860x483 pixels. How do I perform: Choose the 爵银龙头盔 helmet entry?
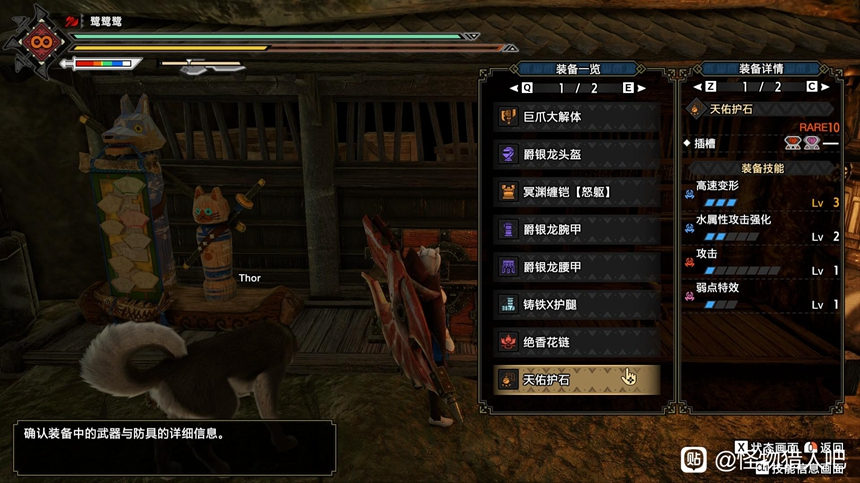tap(576, 154)
